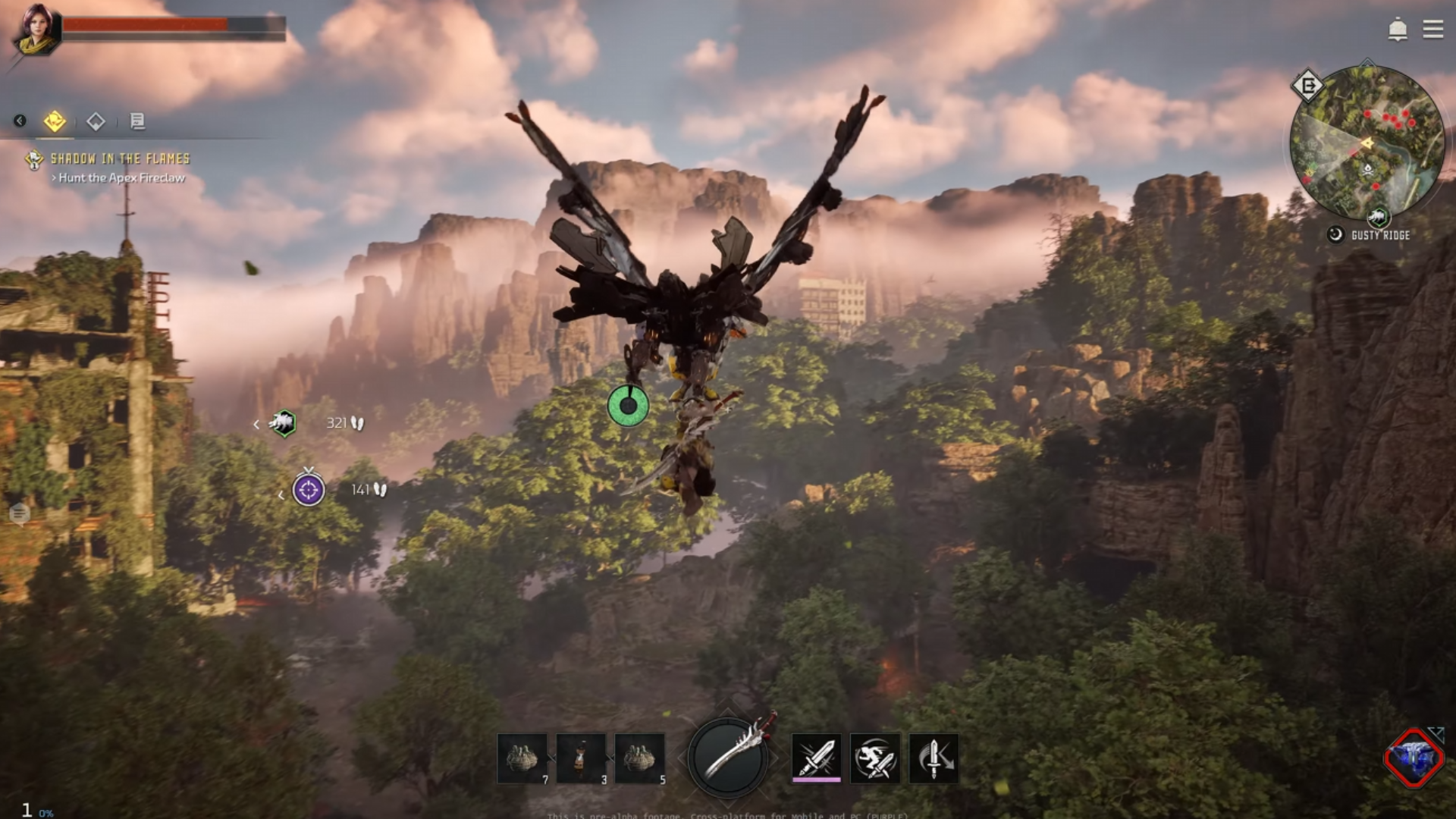Activate the downward sword slash skill

pos(934,757)
